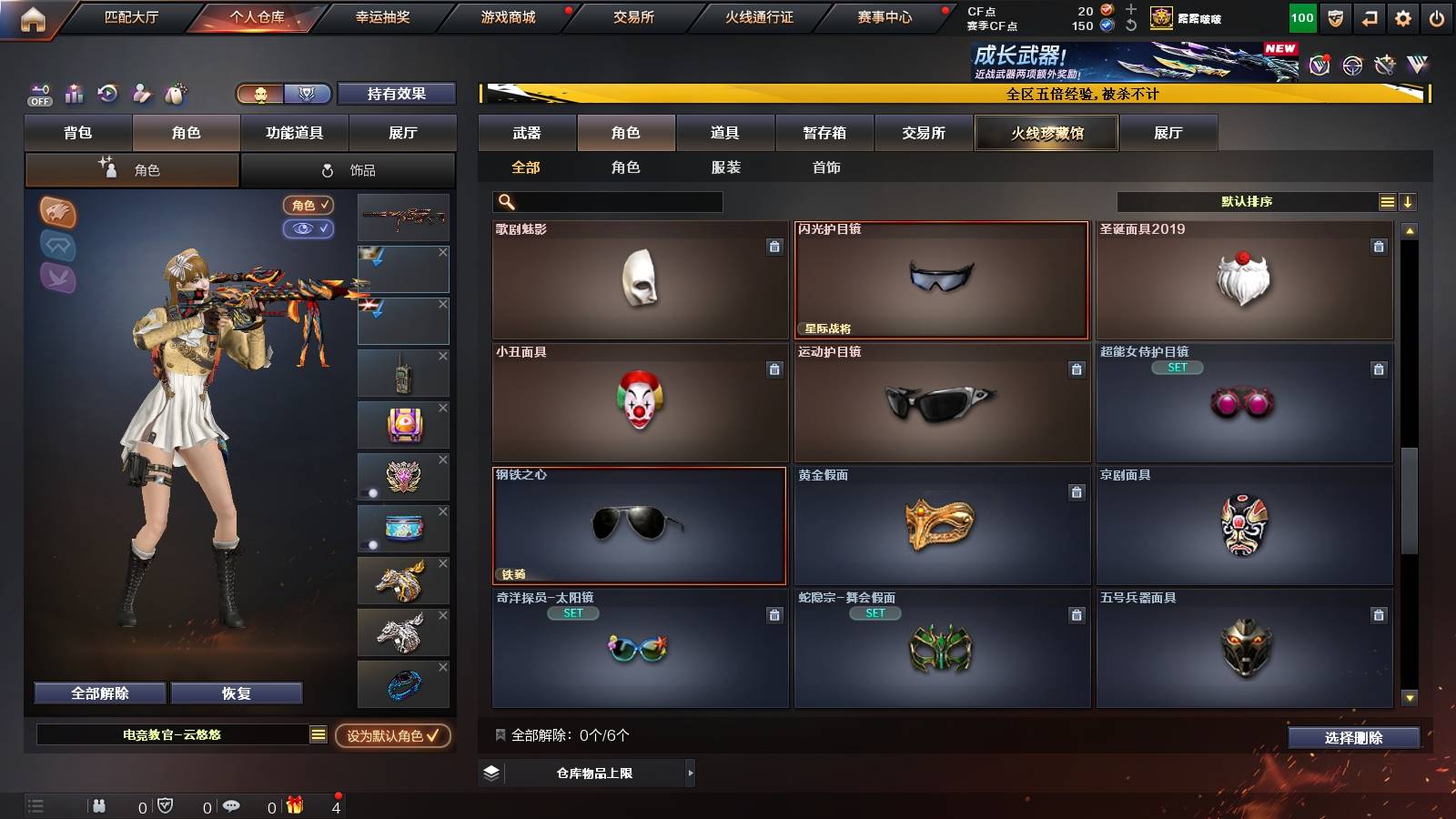Click the return arrow icon beside the settings gear

[1369, 16]
